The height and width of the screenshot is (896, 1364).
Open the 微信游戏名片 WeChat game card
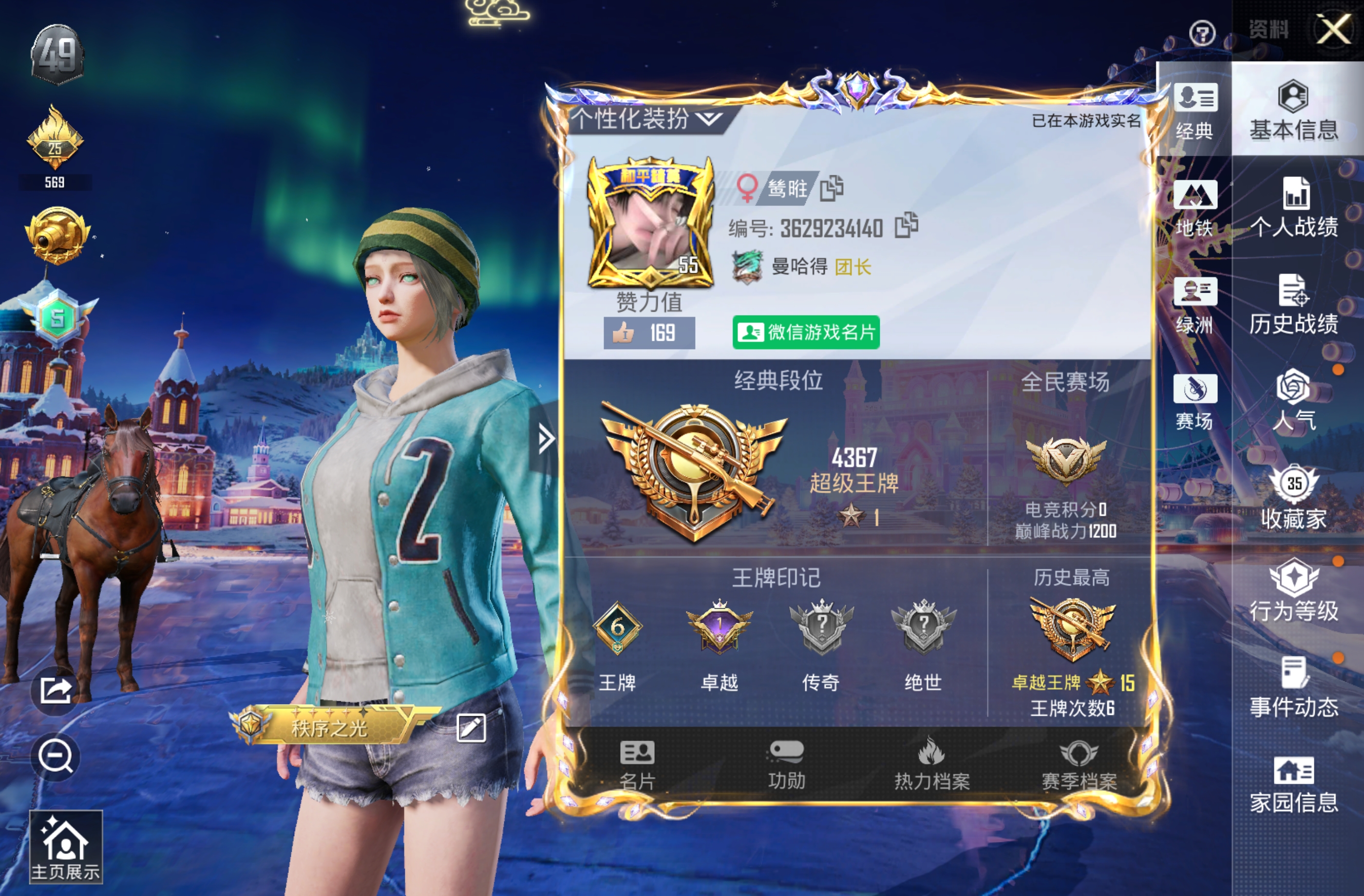pyautogui.click(x=807, y=332)
